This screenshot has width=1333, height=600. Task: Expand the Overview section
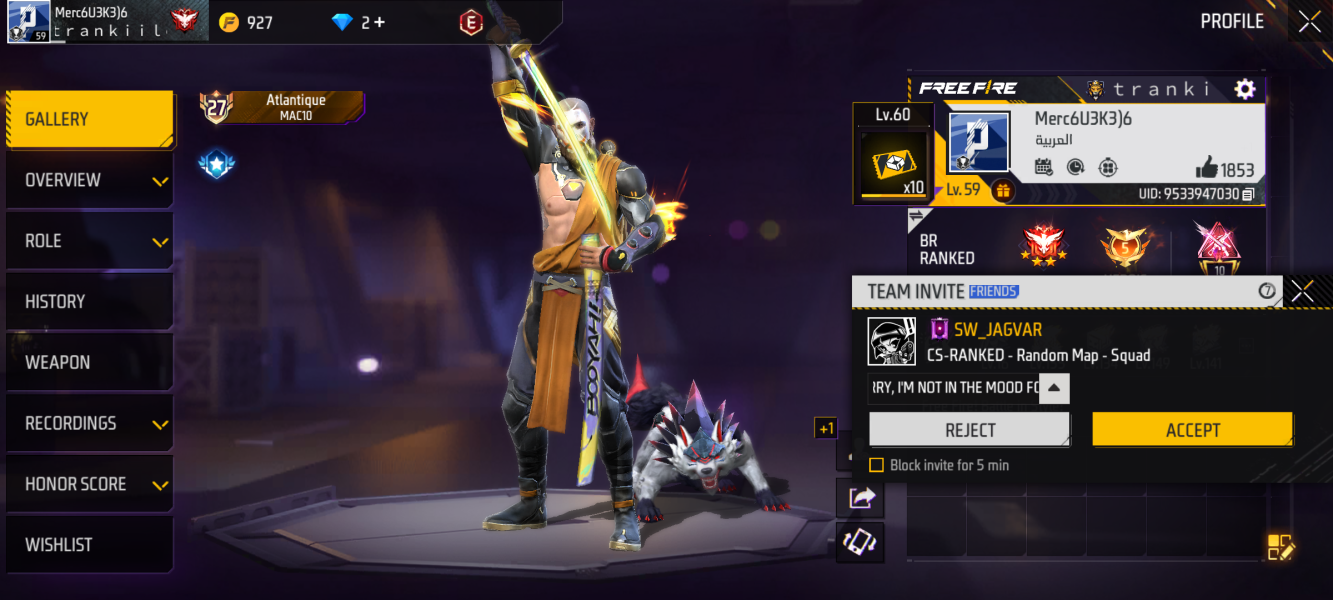pyautogui.click(x=90, y=180)
